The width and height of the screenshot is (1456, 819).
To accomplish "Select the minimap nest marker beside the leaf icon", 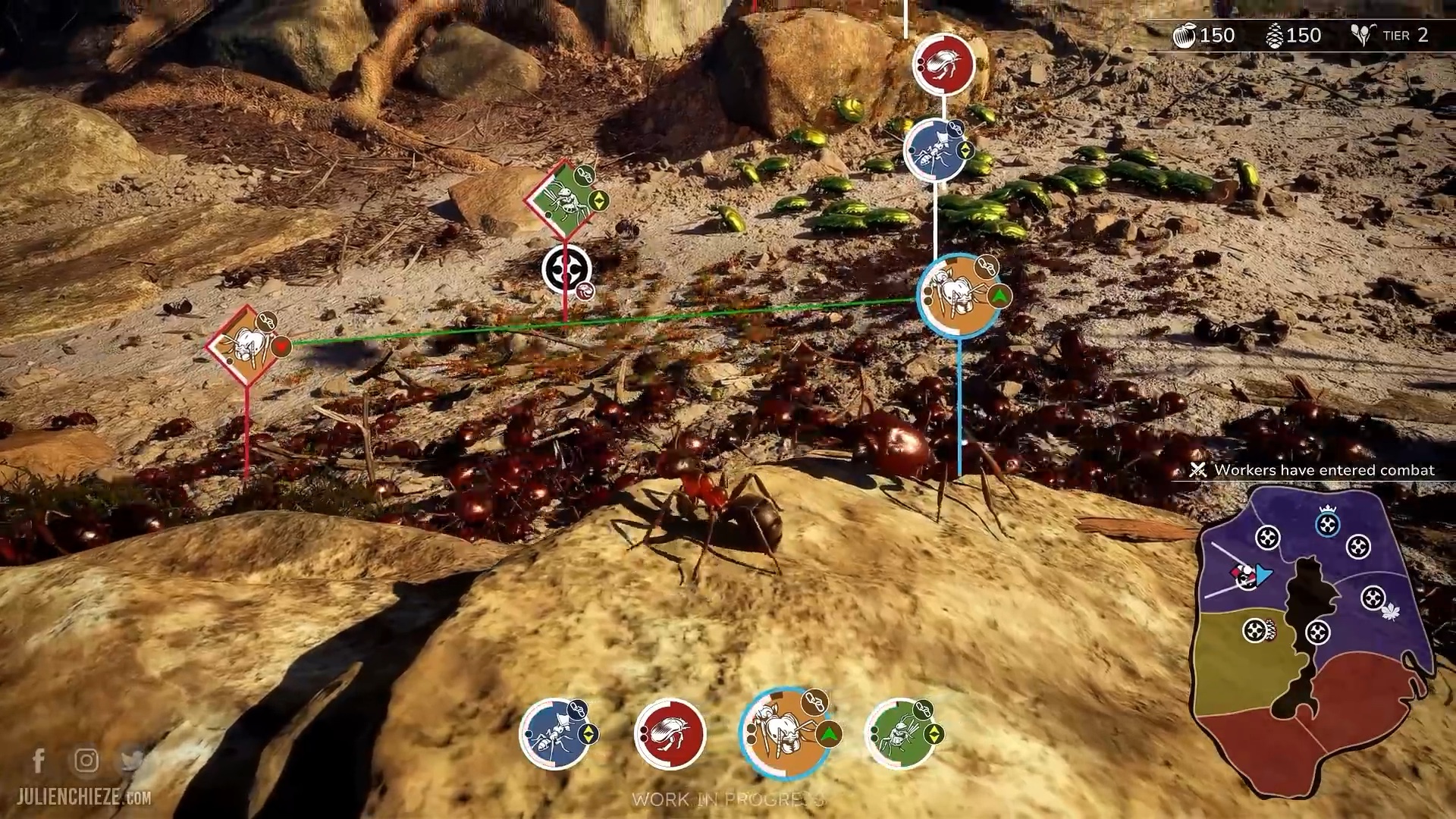I will pyautogui.click(x=1373, y=598).
